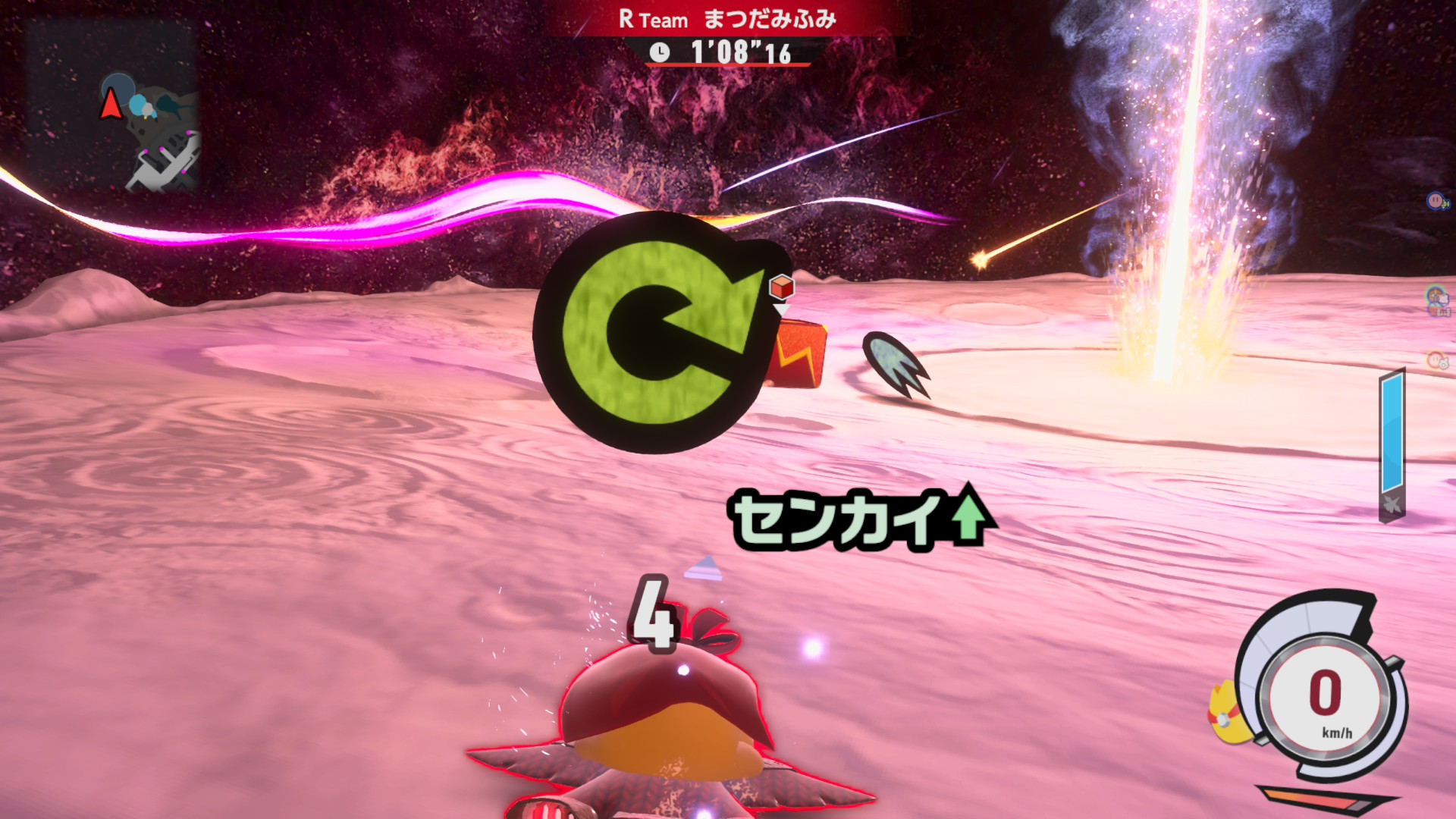Select the red arrow marker on the minimap
This screenshot has height=819, width=1456.
(x=111, y=105)
